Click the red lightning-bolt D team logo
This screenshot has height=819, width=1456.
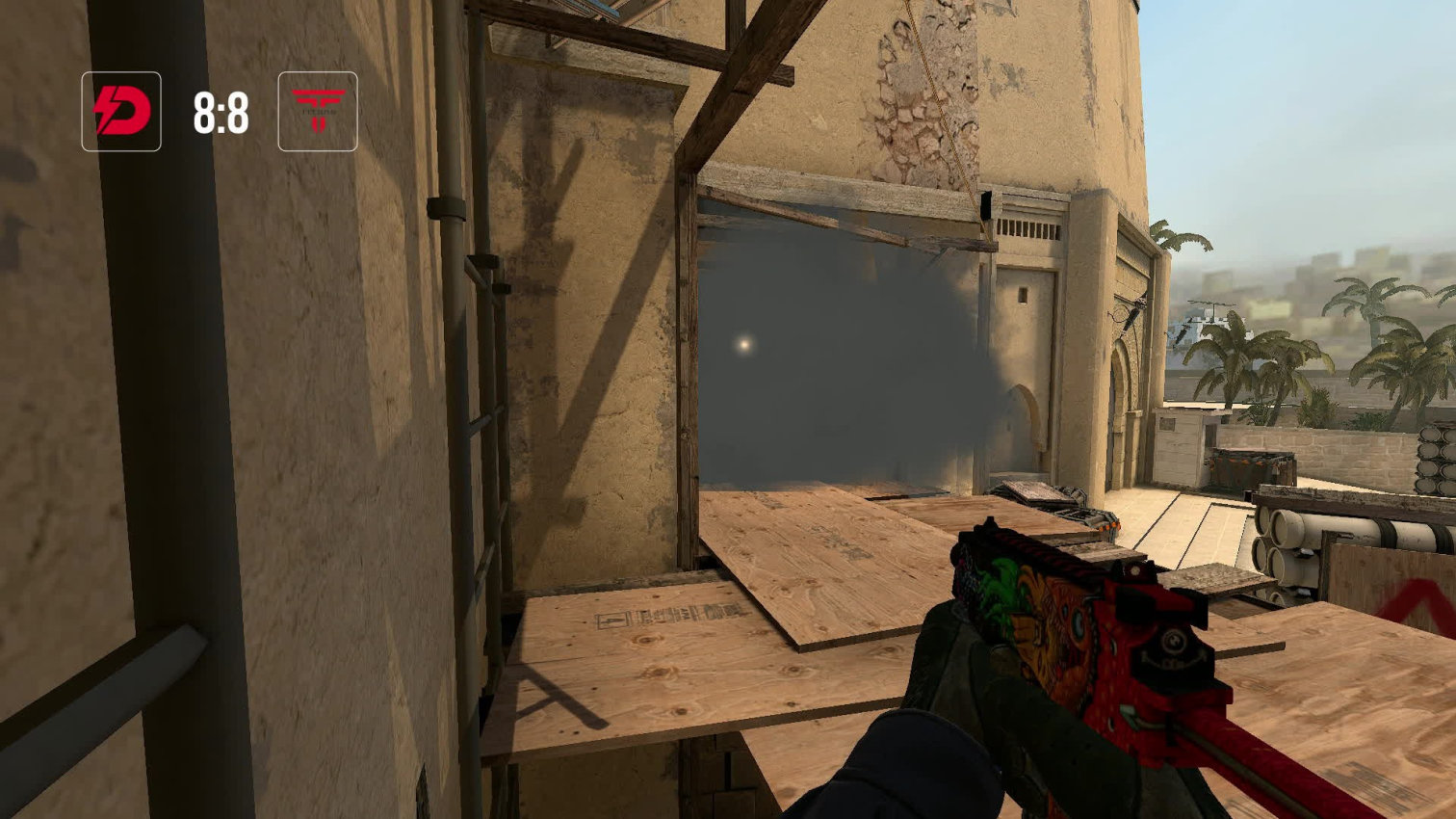click(x=121, y=112)
